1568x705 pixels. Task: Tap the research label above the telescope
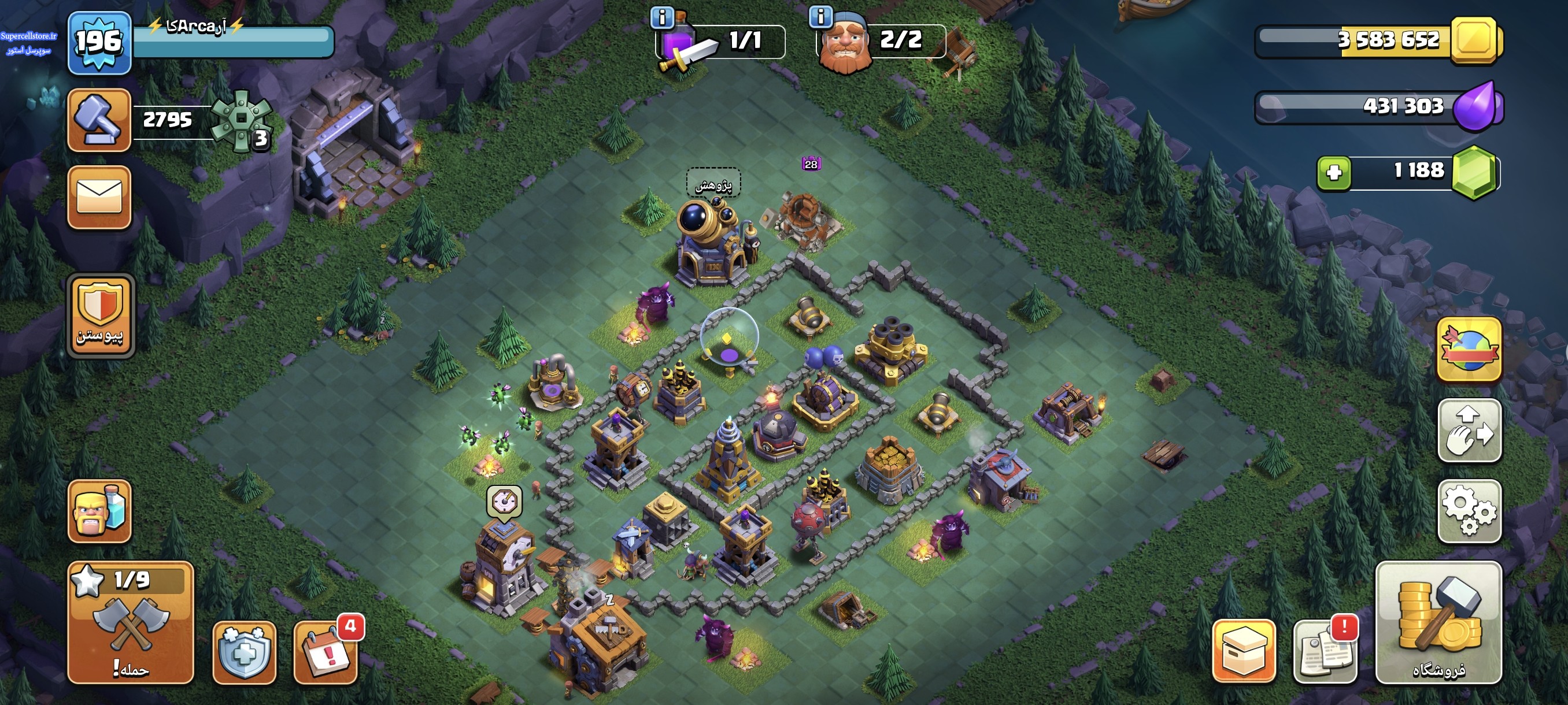(x=713, y=184)
